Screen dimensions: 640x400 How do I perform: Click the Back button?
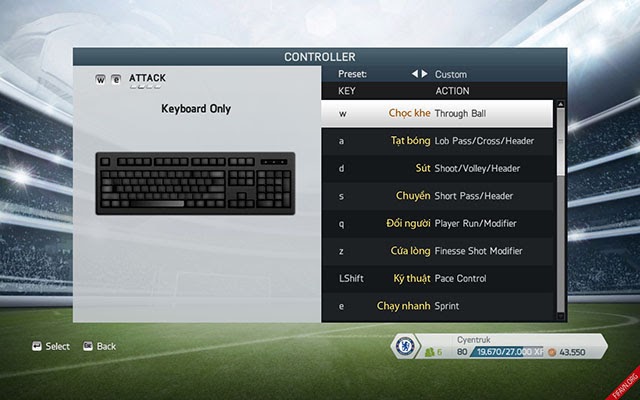pyautogui.click(x=99, y=346)
